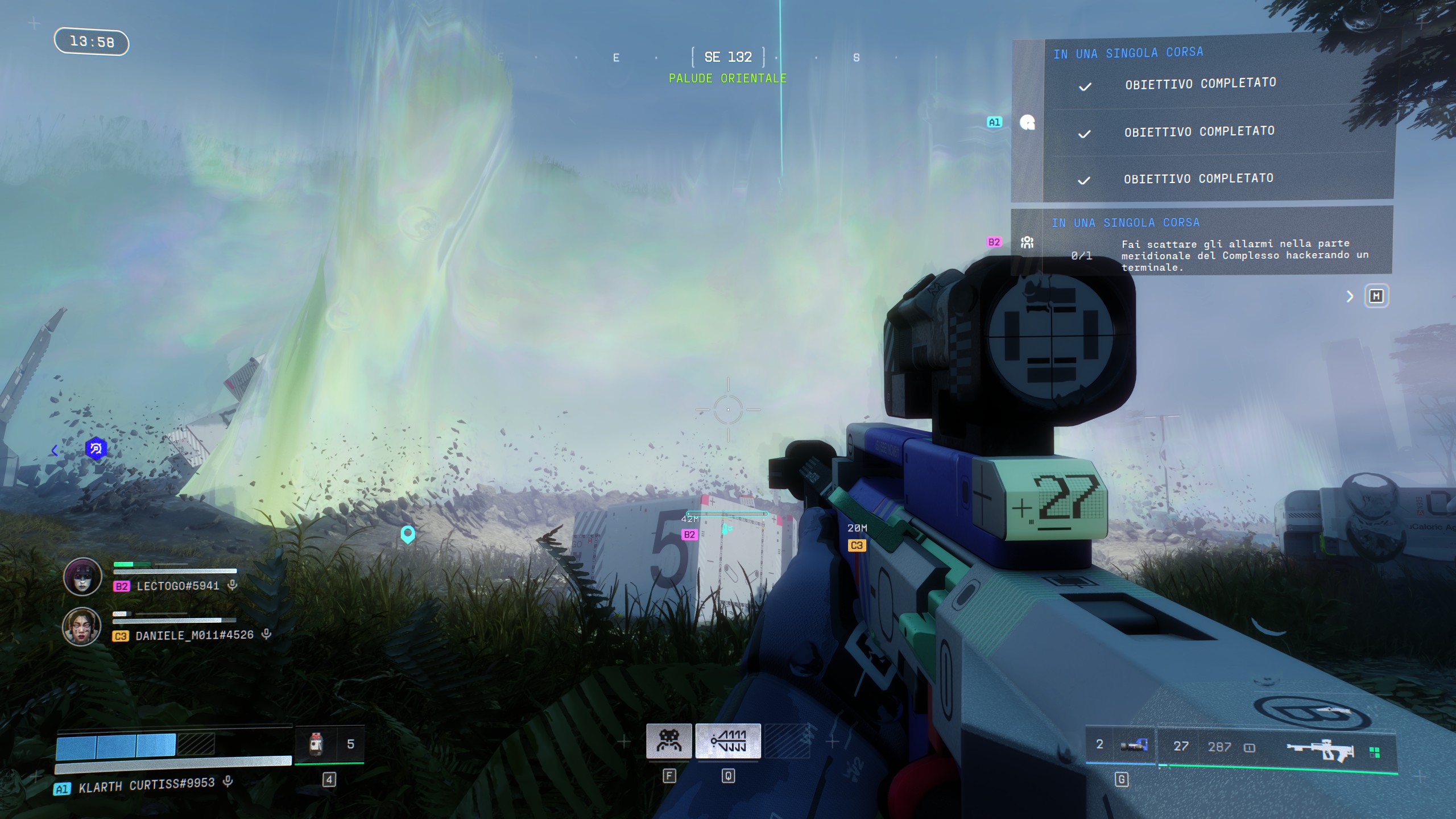Activate the arrows ability icon

tap(728, 741)
